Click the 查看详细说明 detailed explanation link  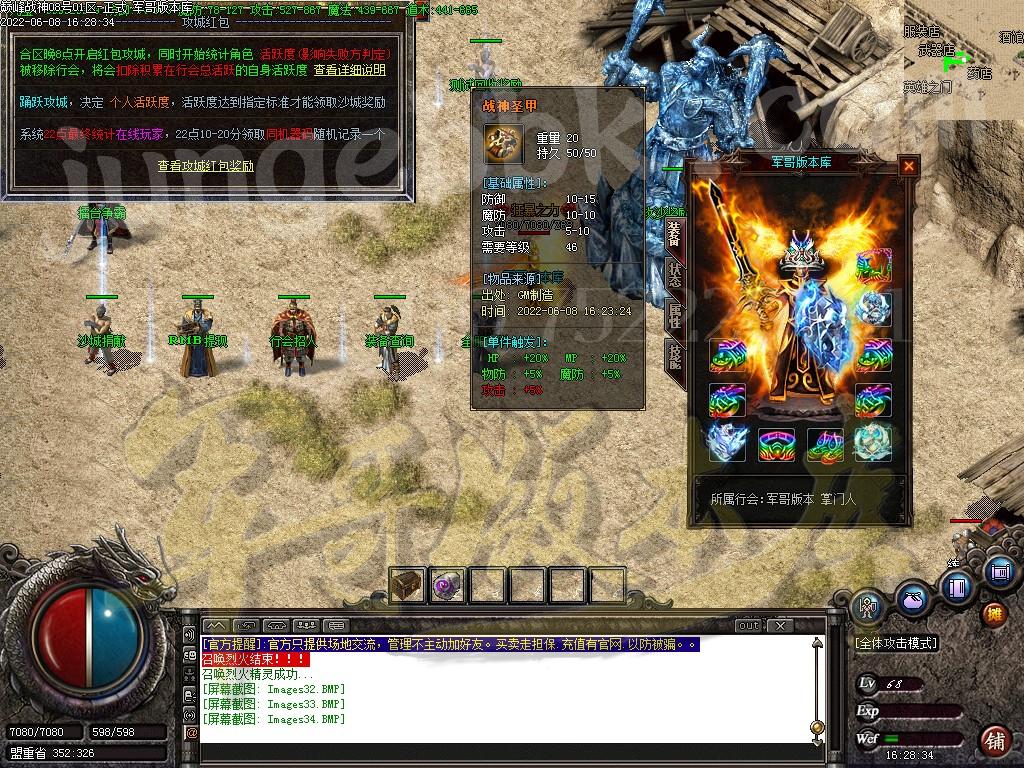[x=349, y=71]
